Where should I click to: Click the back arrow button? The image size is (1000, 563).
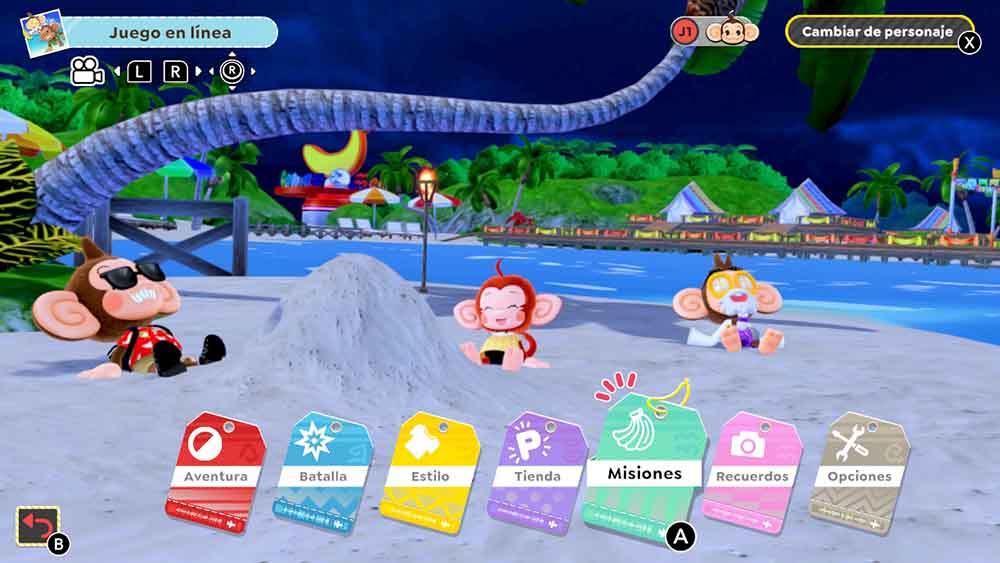[38, 526]
